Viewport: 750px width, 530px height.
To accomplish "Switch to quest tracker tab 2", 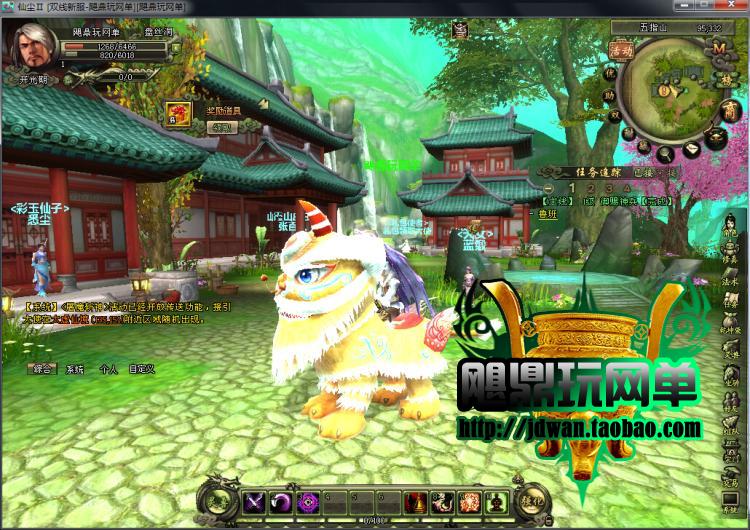I will [x=590, y=188].
